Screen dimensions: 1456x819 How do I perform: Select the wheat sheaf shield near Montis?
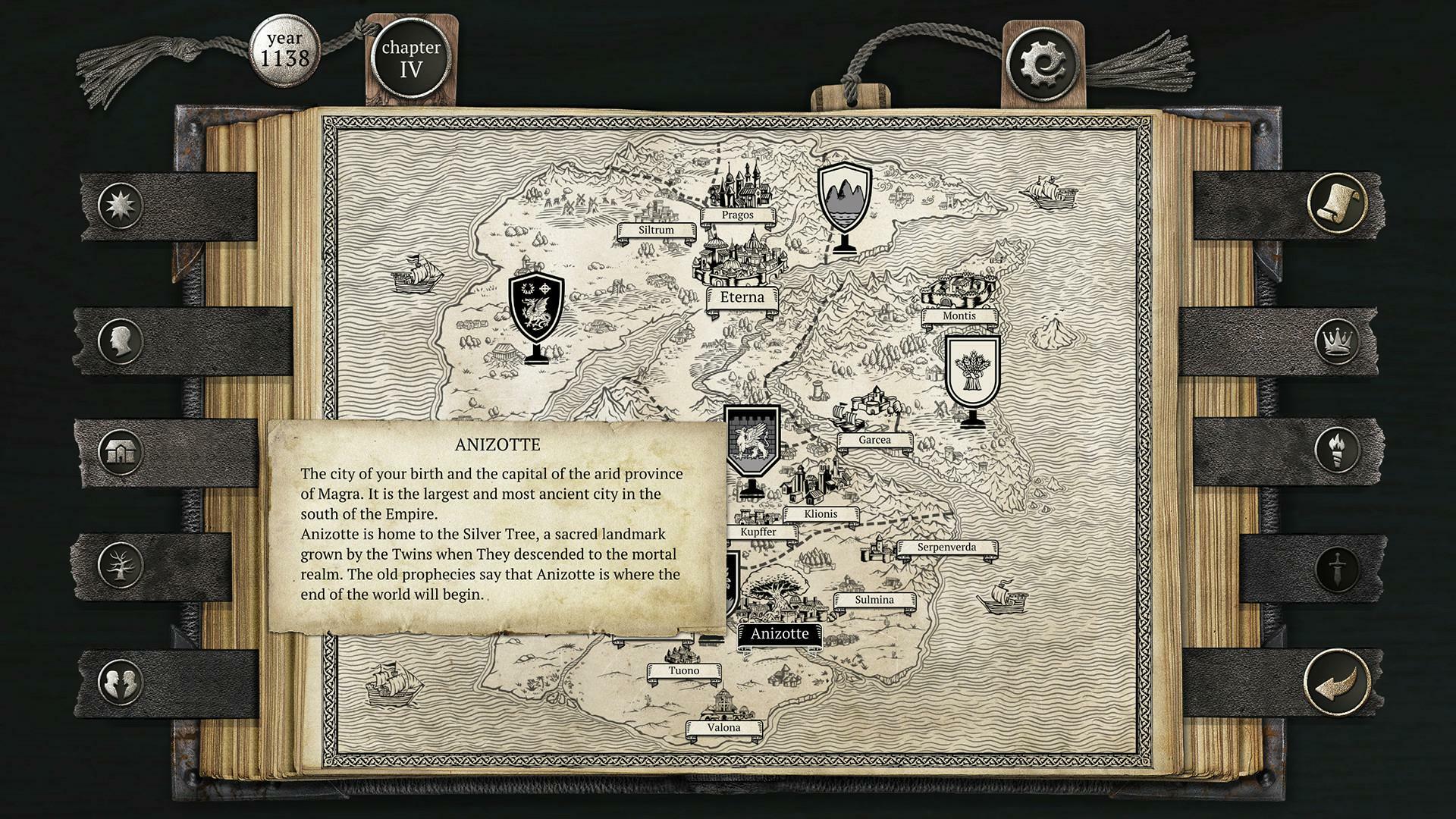point(972,369)
